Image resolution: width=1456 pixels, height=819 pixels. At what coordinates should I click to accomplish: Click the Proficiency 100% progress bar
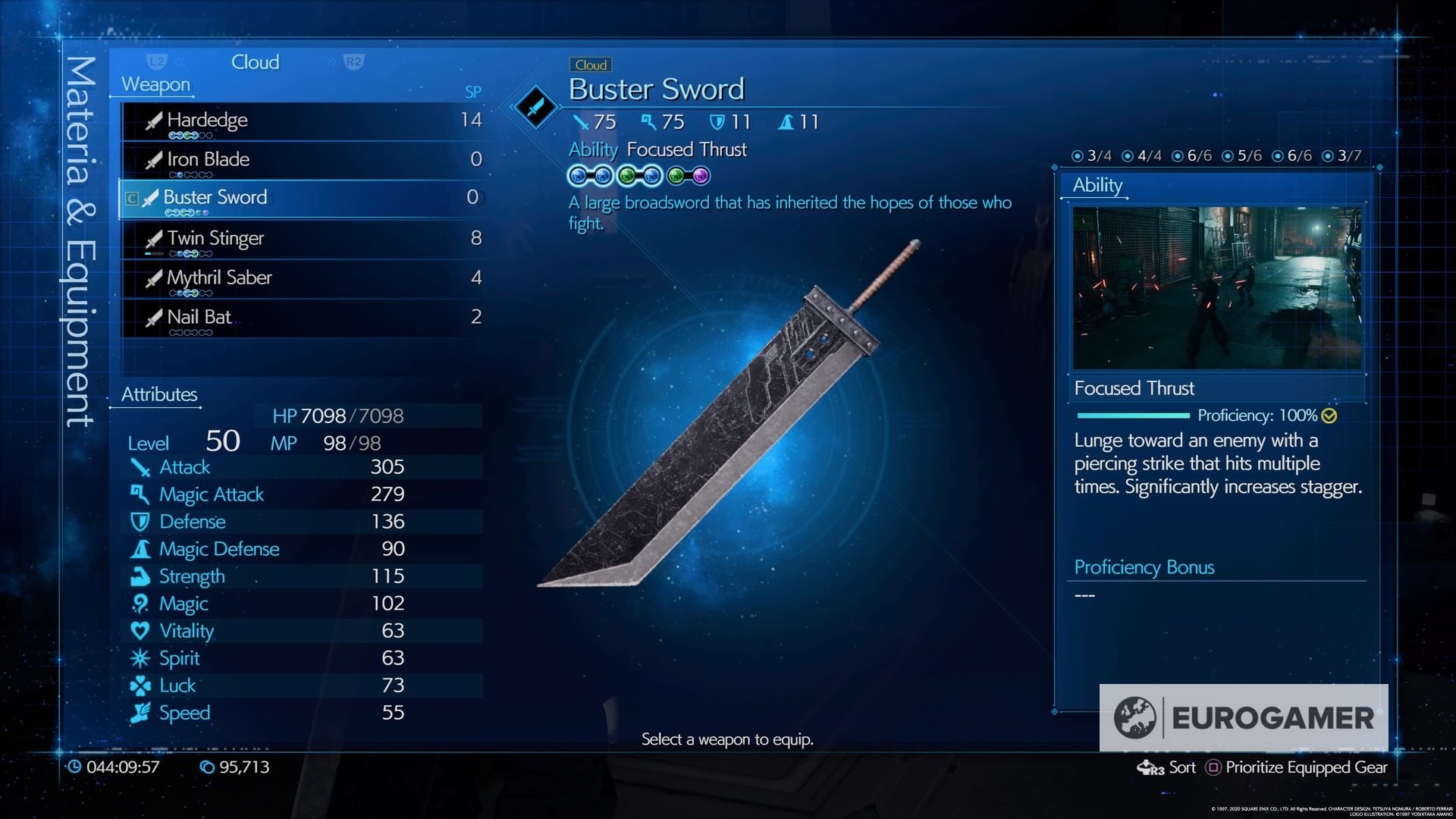tap(1132, 416)
